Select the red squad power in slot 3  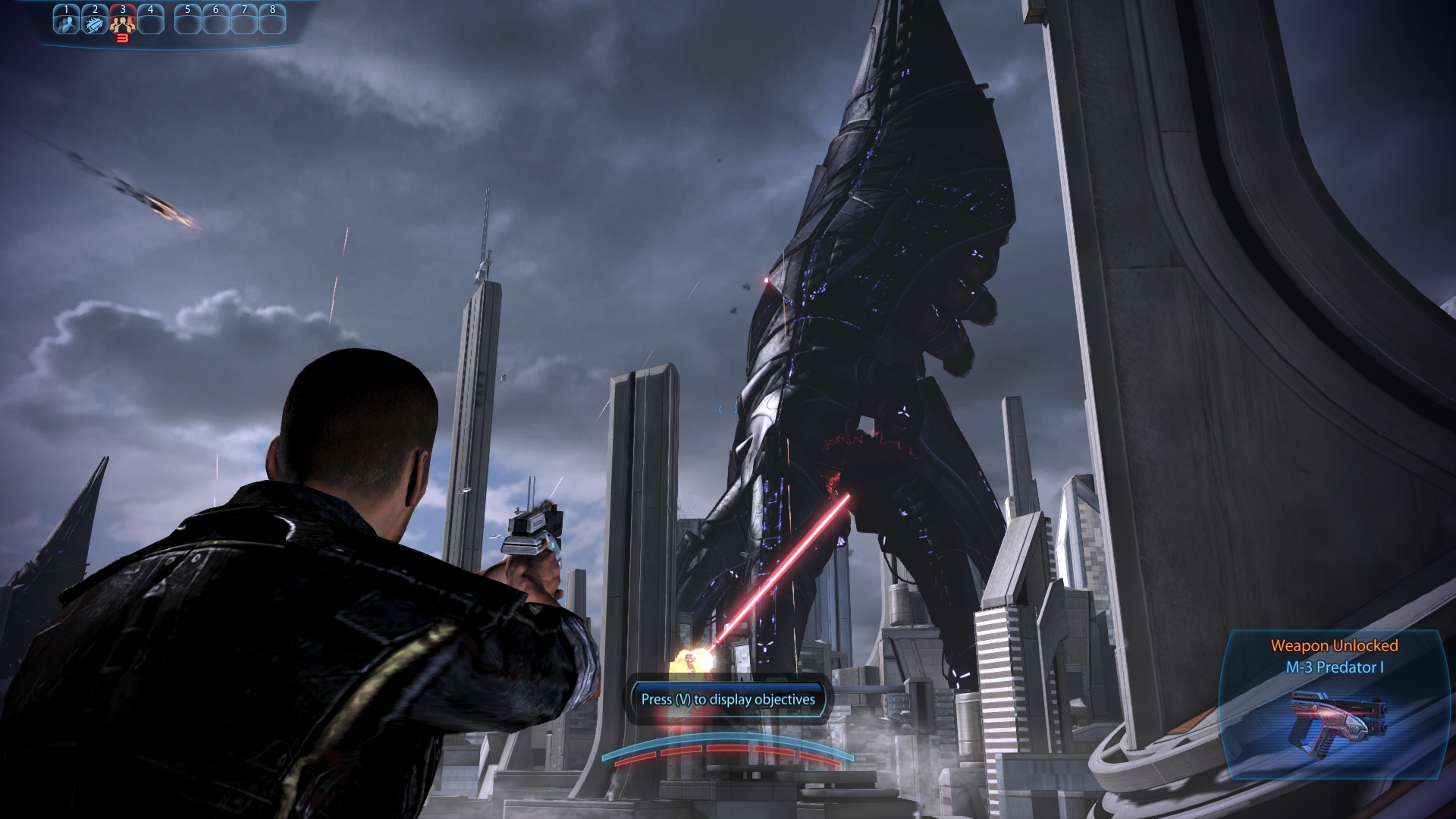tap(122, 23)
